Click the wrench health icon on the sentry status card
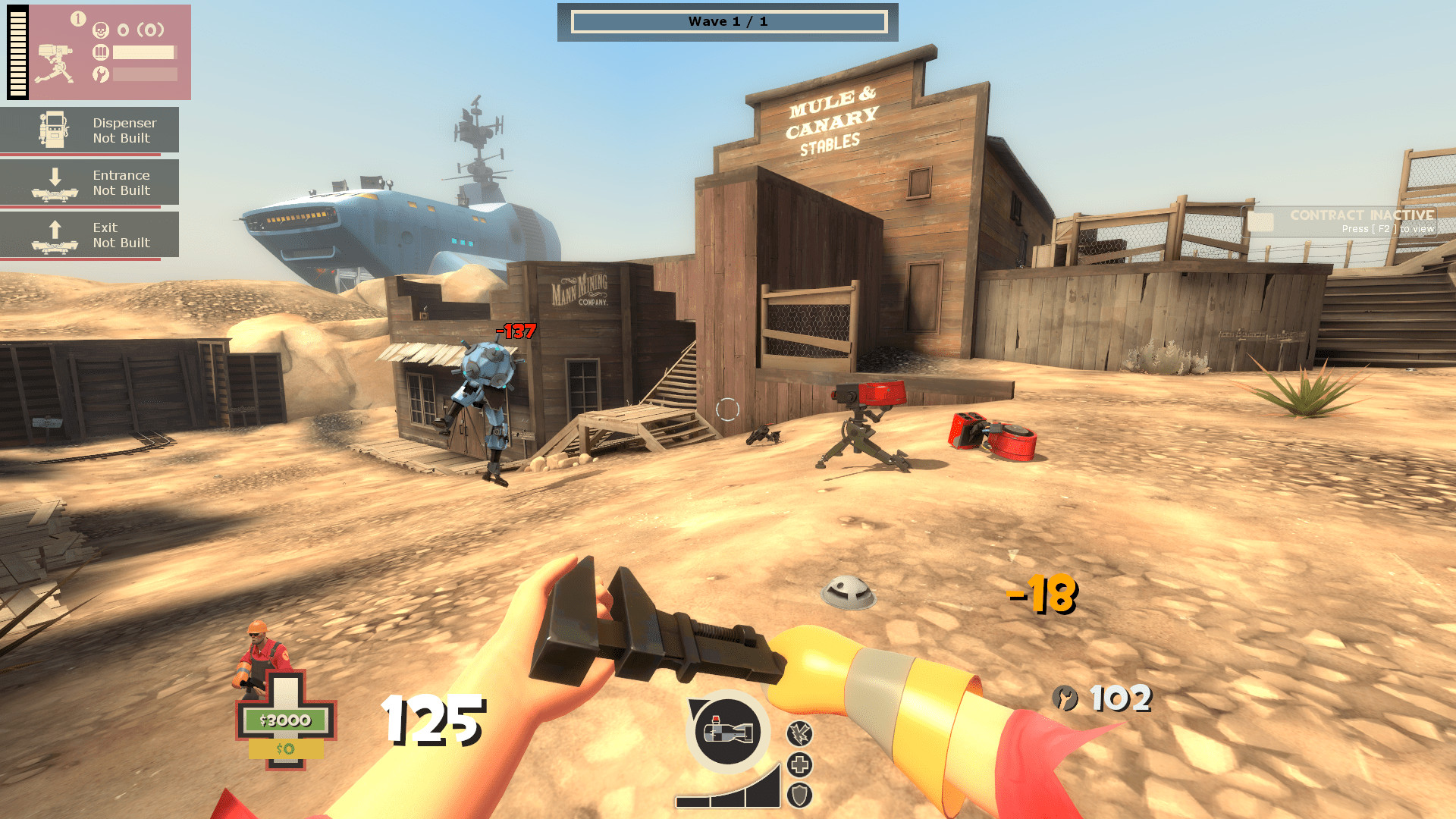The width and height of the screenshot is (1456, 819). coord(99,74)
